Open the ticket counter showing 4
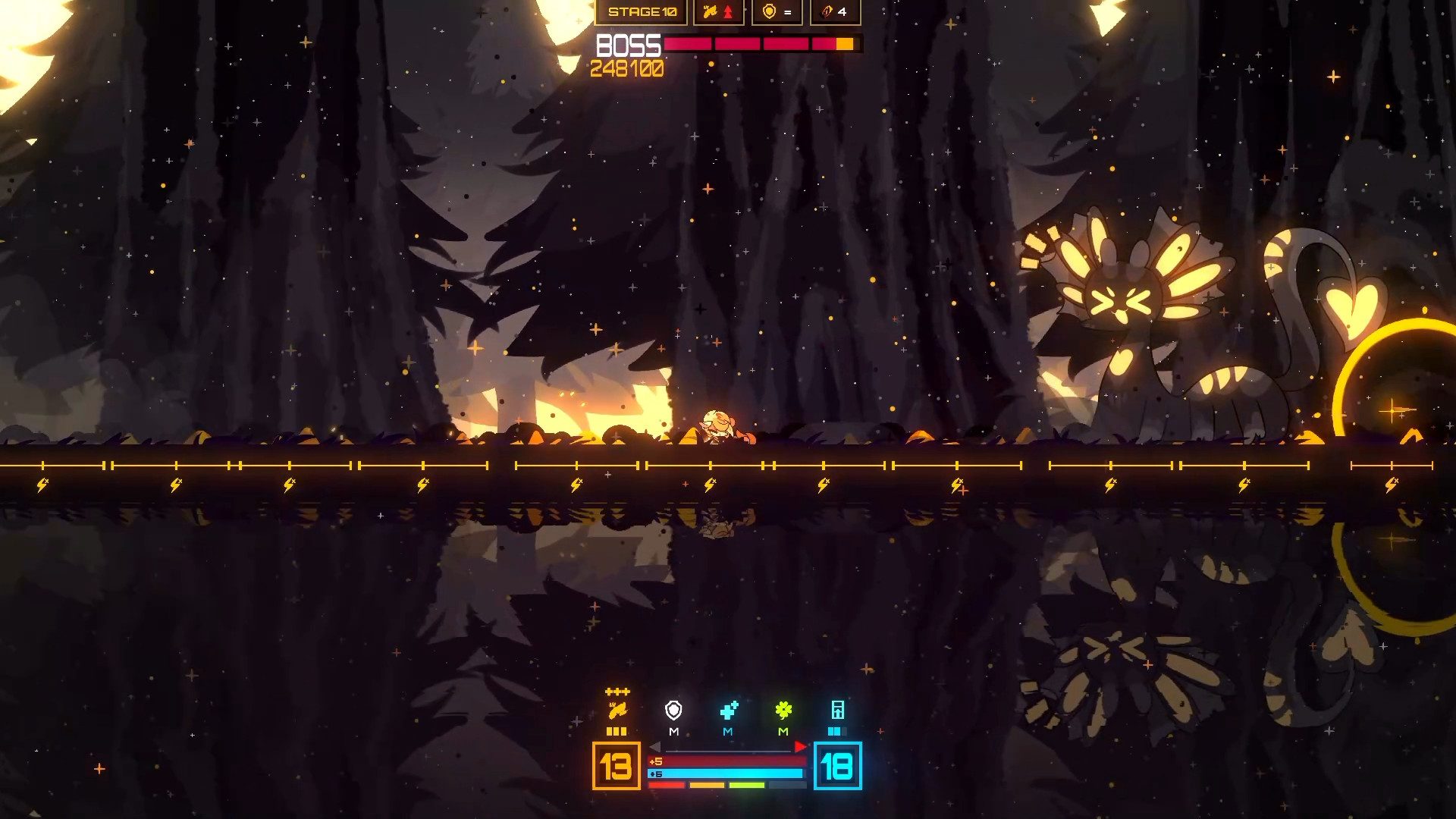1456x819 pixels. coord(835,12)
